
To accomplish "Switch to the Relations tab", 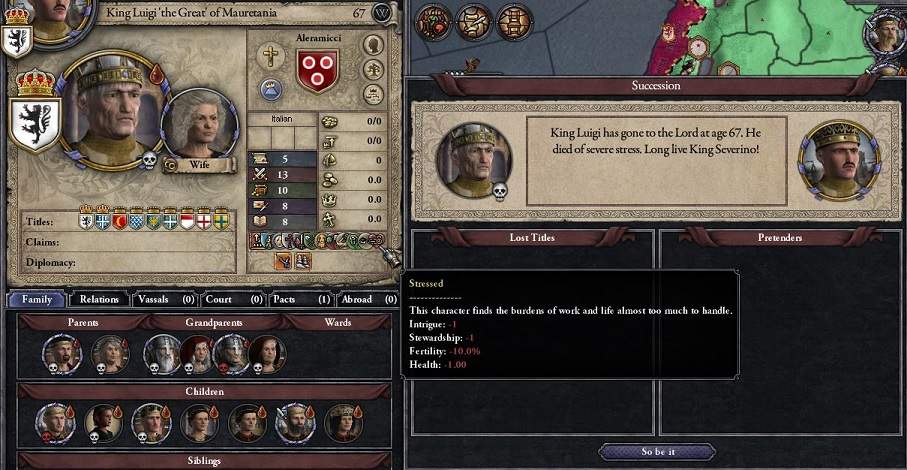I will [x=100, y=299].
